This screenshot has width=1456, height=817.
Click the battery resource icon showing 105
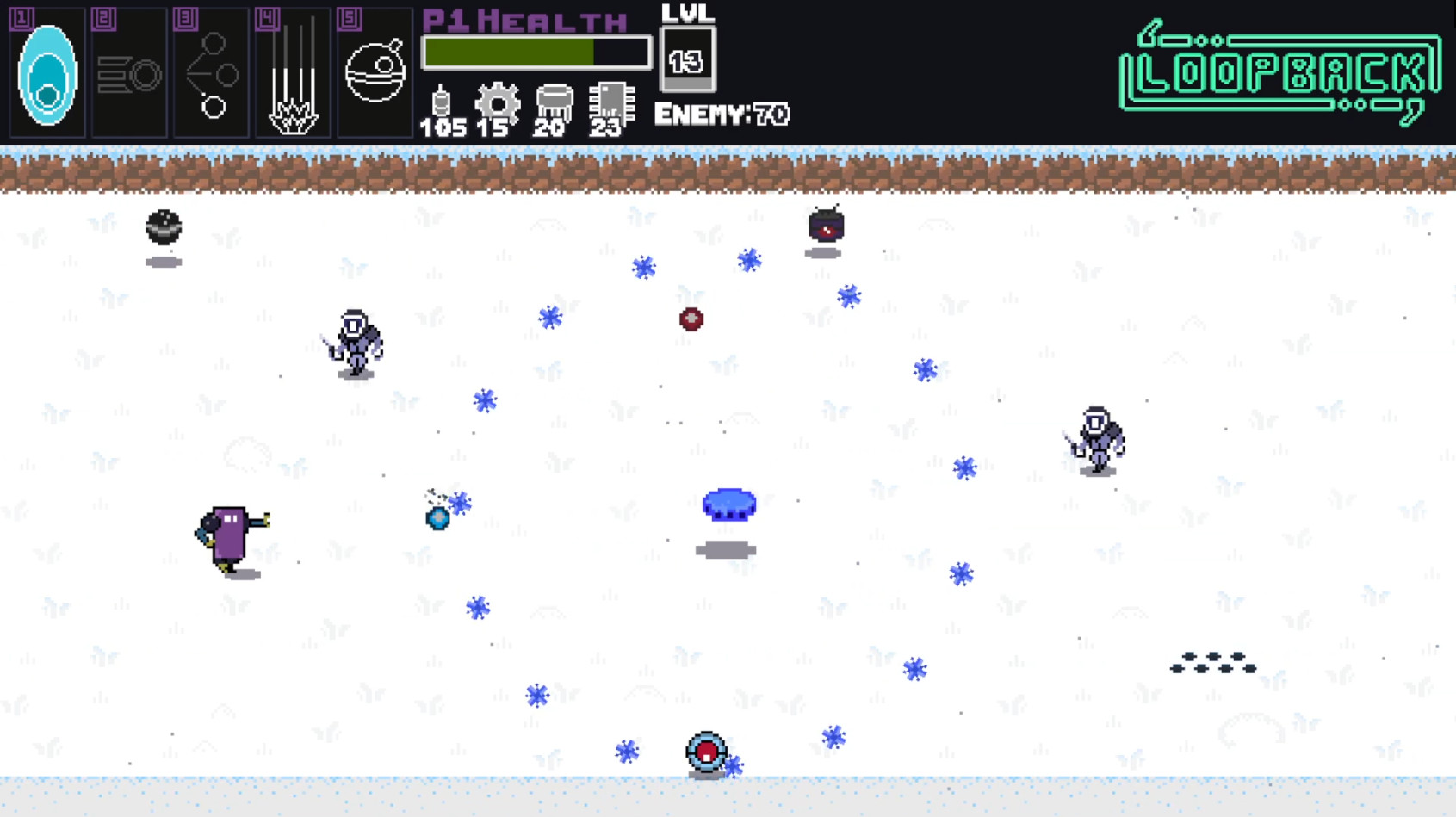(440, 103)
